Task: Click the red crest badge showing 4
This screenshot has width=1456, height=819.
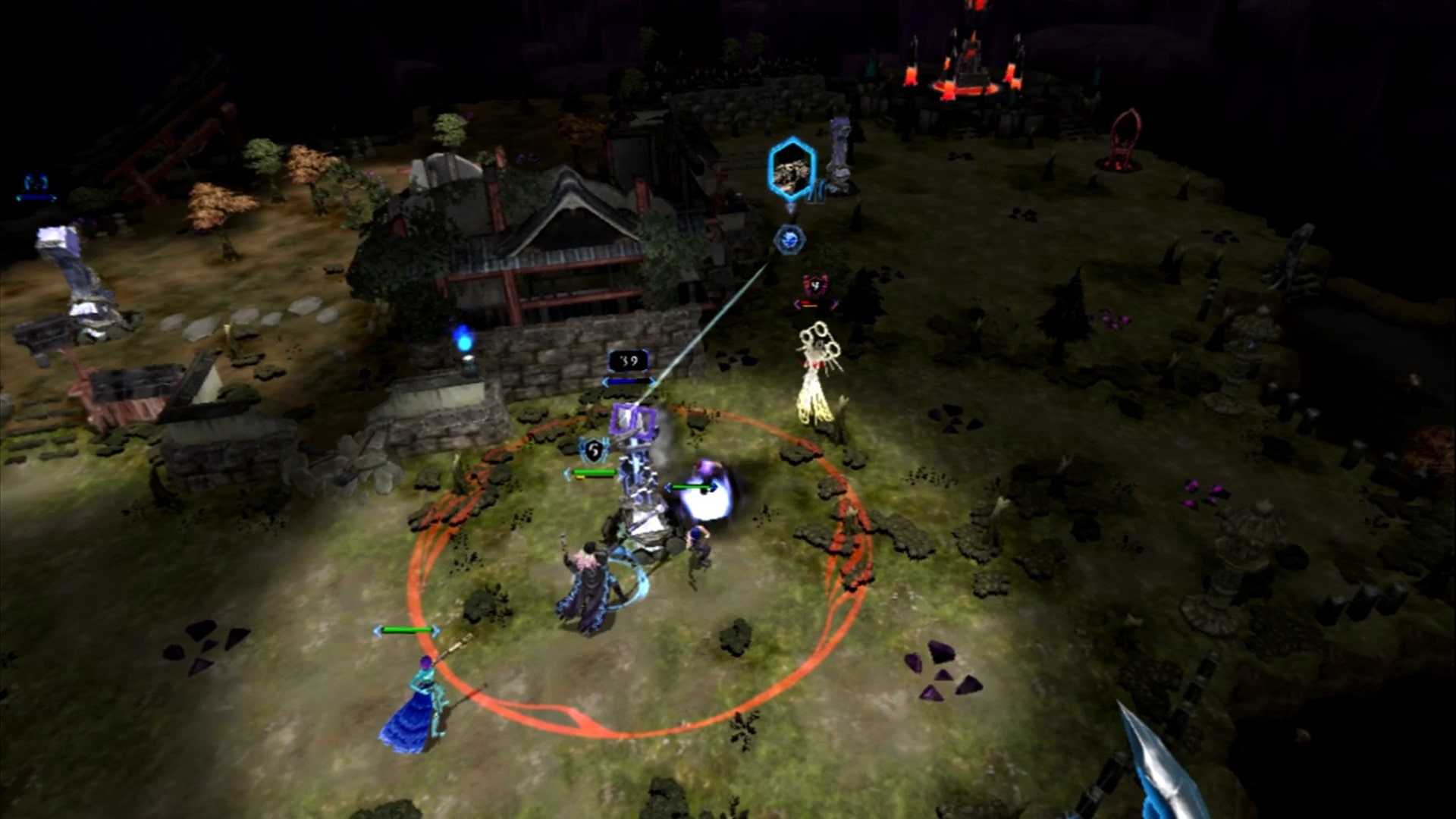Action: tap(816, 285)
